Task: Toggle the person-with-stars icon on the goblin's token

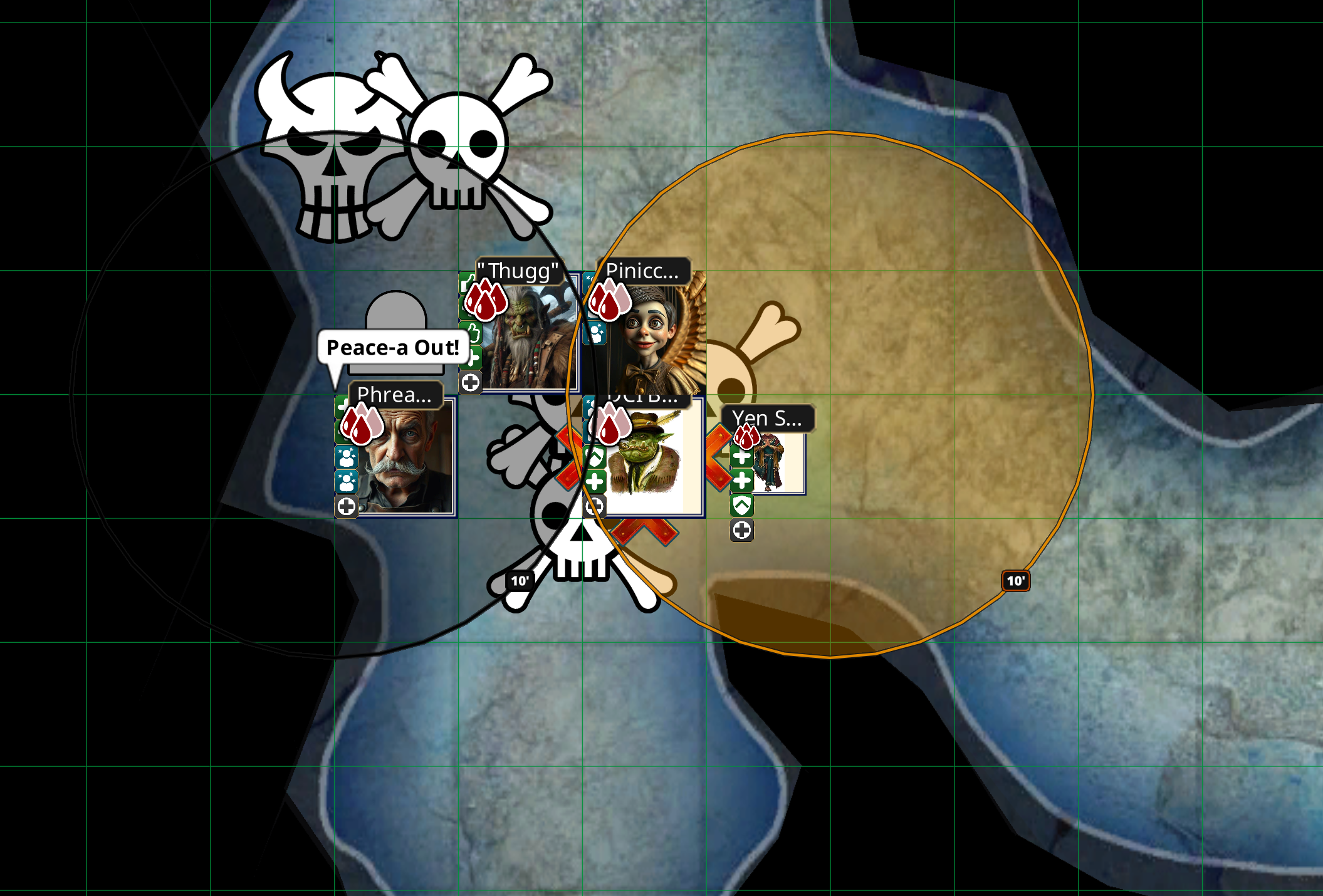Action: pyautogui.click(x=591, y=407)
